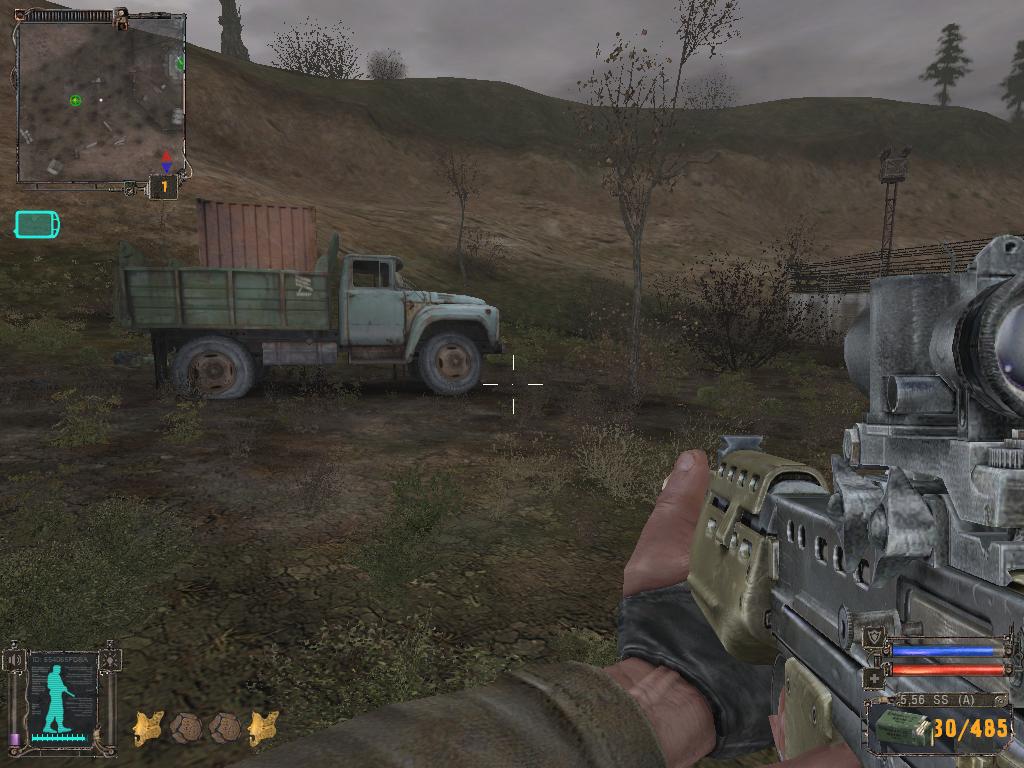Click the 5,56 SS ammo type label

tap(938, 700)
